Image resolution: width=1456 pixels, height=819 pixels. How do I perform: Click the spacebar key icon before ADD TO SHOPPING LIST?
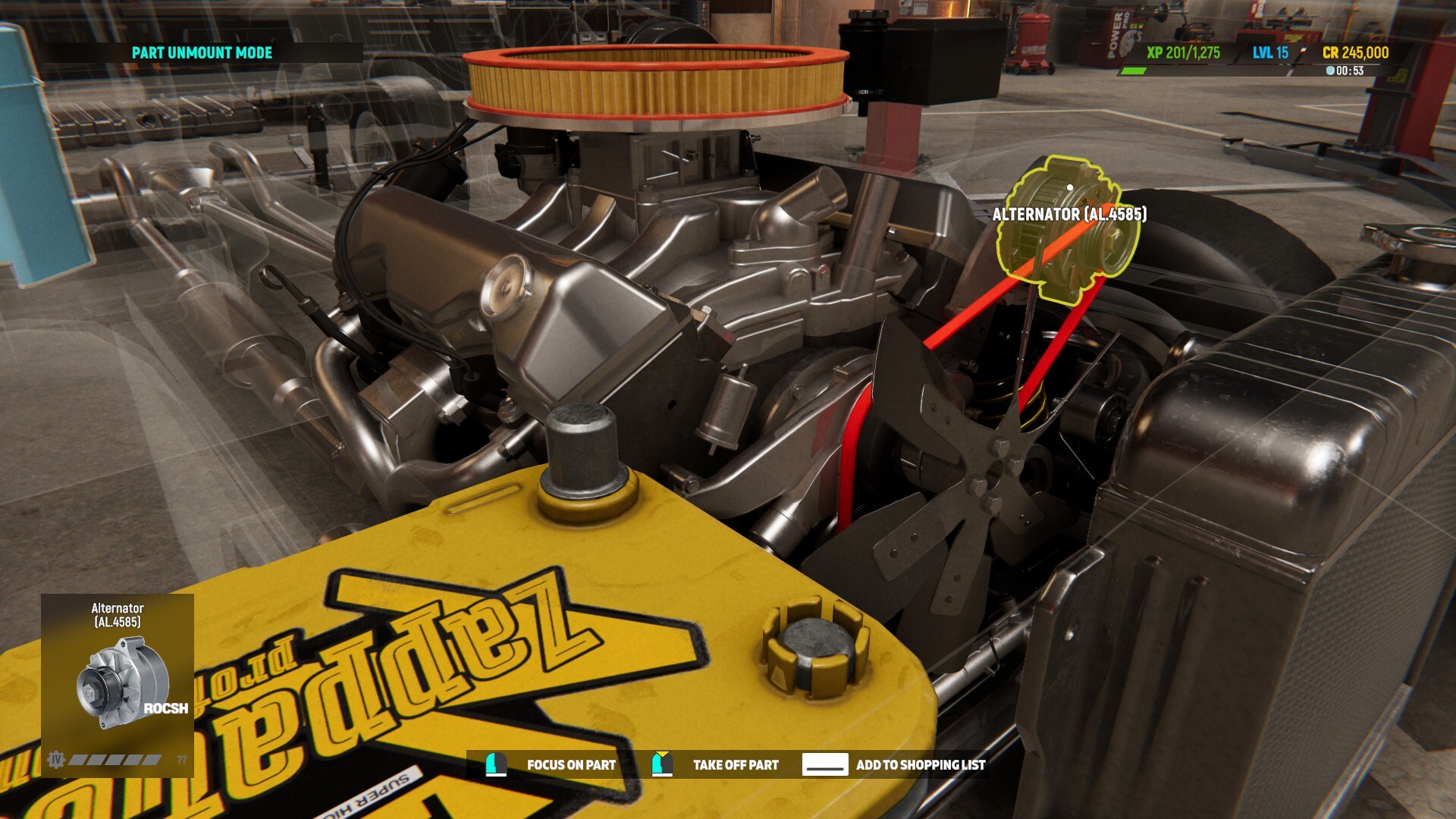click(827, 765)
